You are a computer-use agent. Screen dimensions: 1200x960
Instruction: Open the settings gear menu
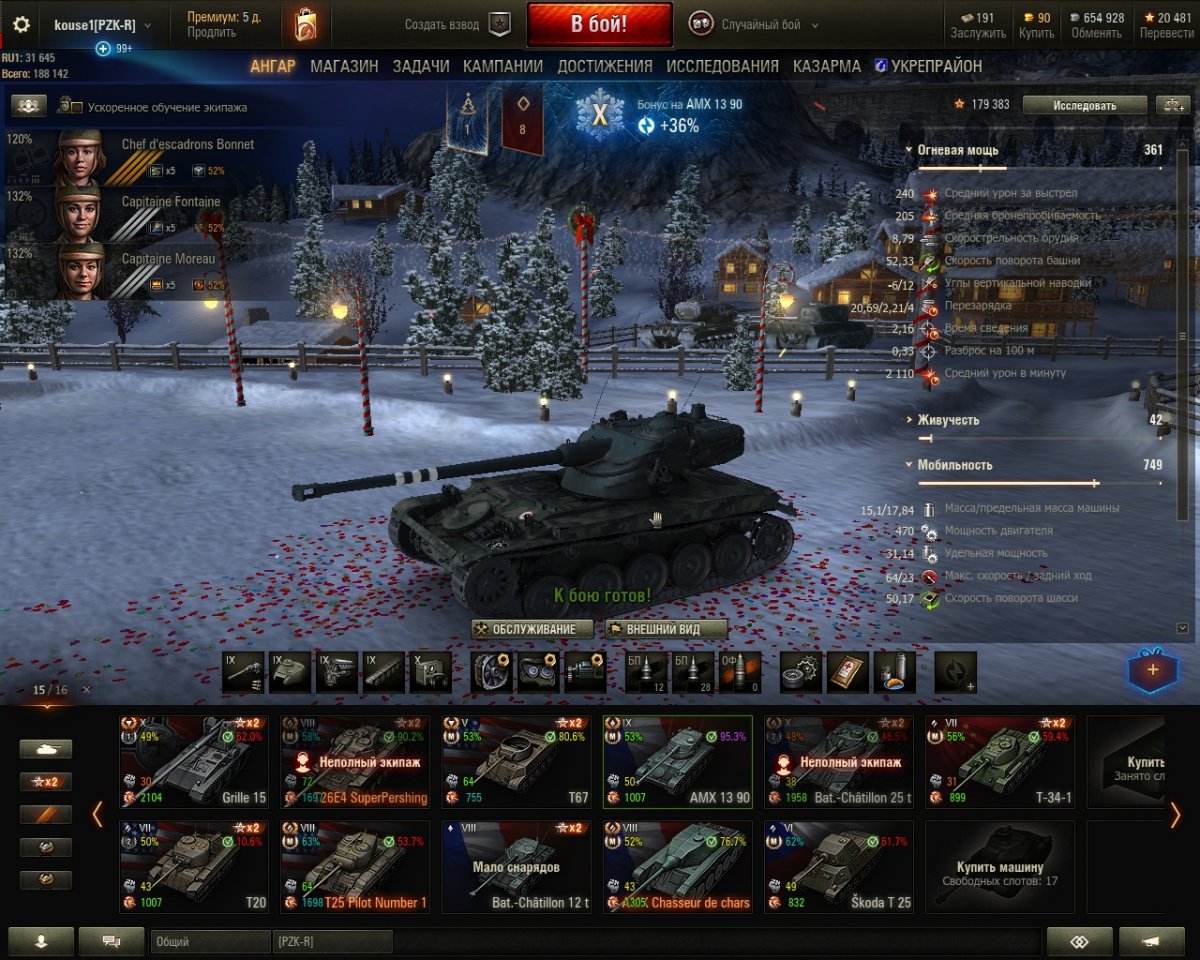(21, 25)
